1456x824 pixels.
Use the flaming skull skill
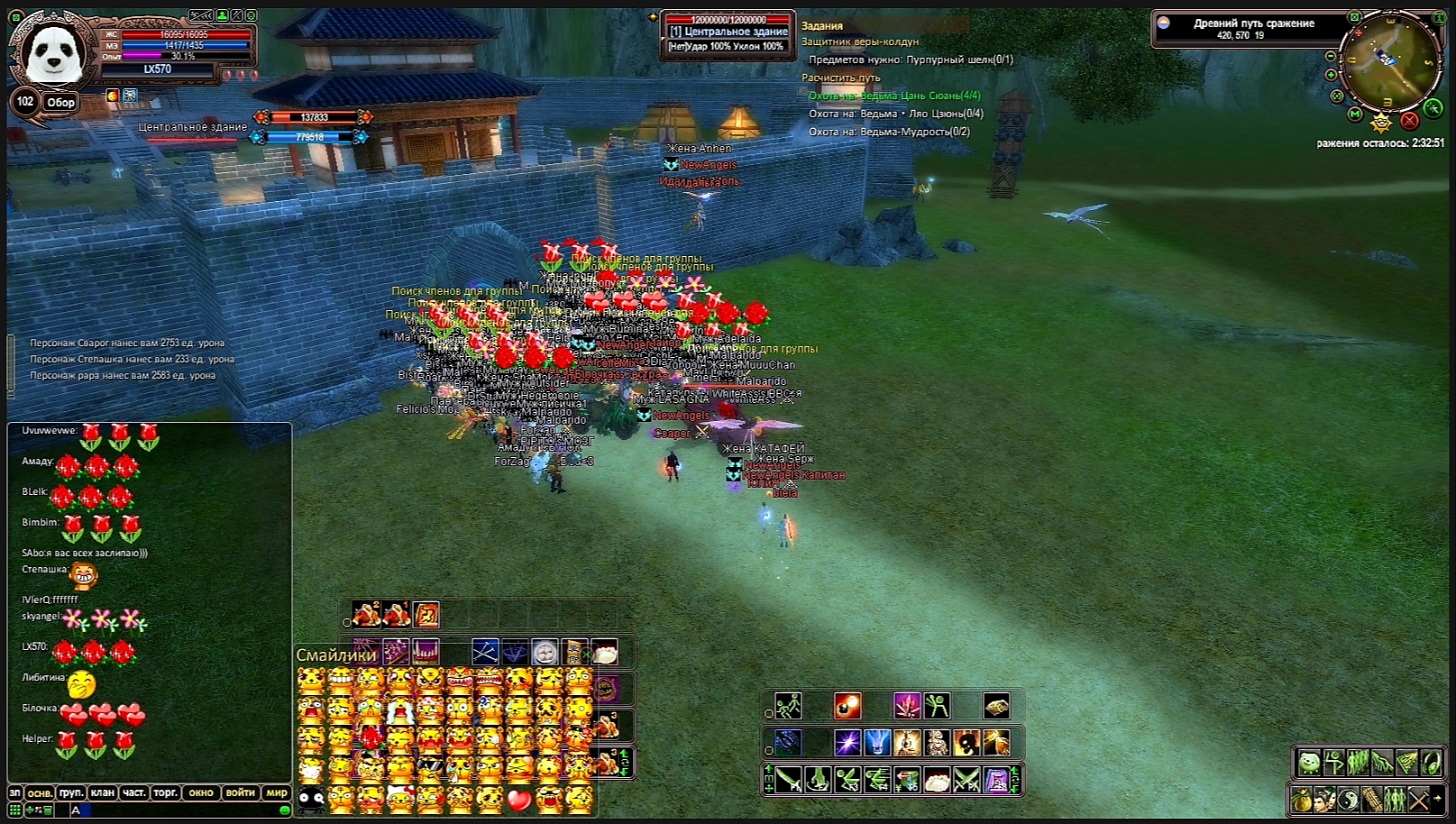966,743
